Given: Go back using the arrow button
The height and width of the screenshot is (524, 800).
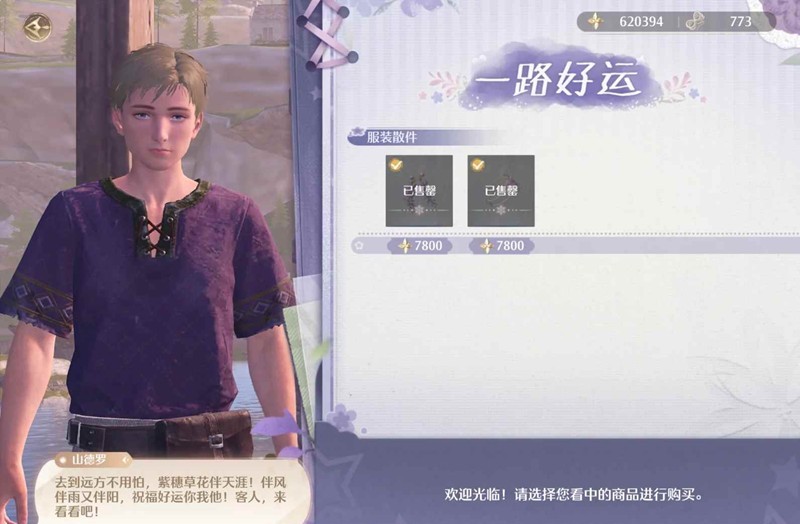Looking at the screenshot, I should [x=38, y=24].
